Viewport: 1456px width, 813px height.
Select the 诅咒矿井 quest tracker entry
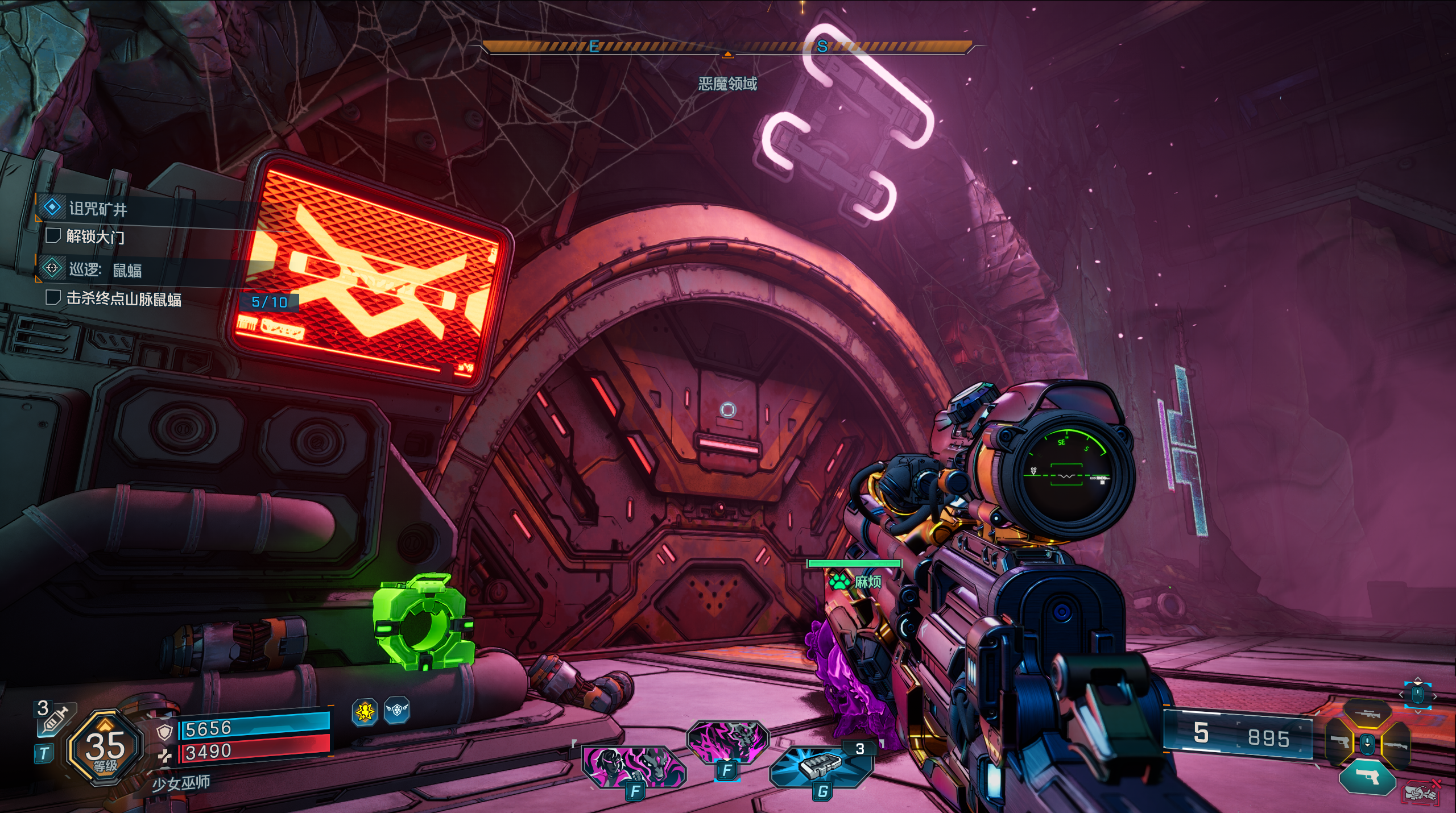[98, 209]
